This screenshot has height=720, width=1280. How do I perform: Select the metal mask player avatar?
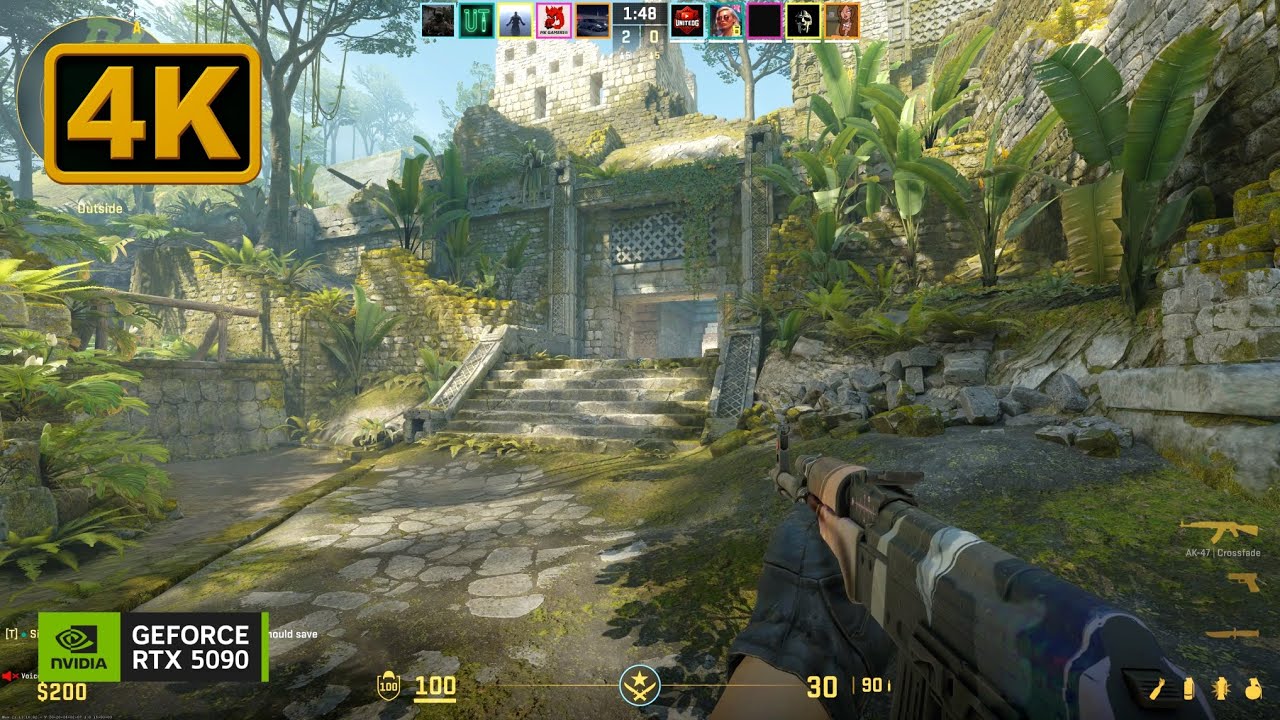coord(803,21)
